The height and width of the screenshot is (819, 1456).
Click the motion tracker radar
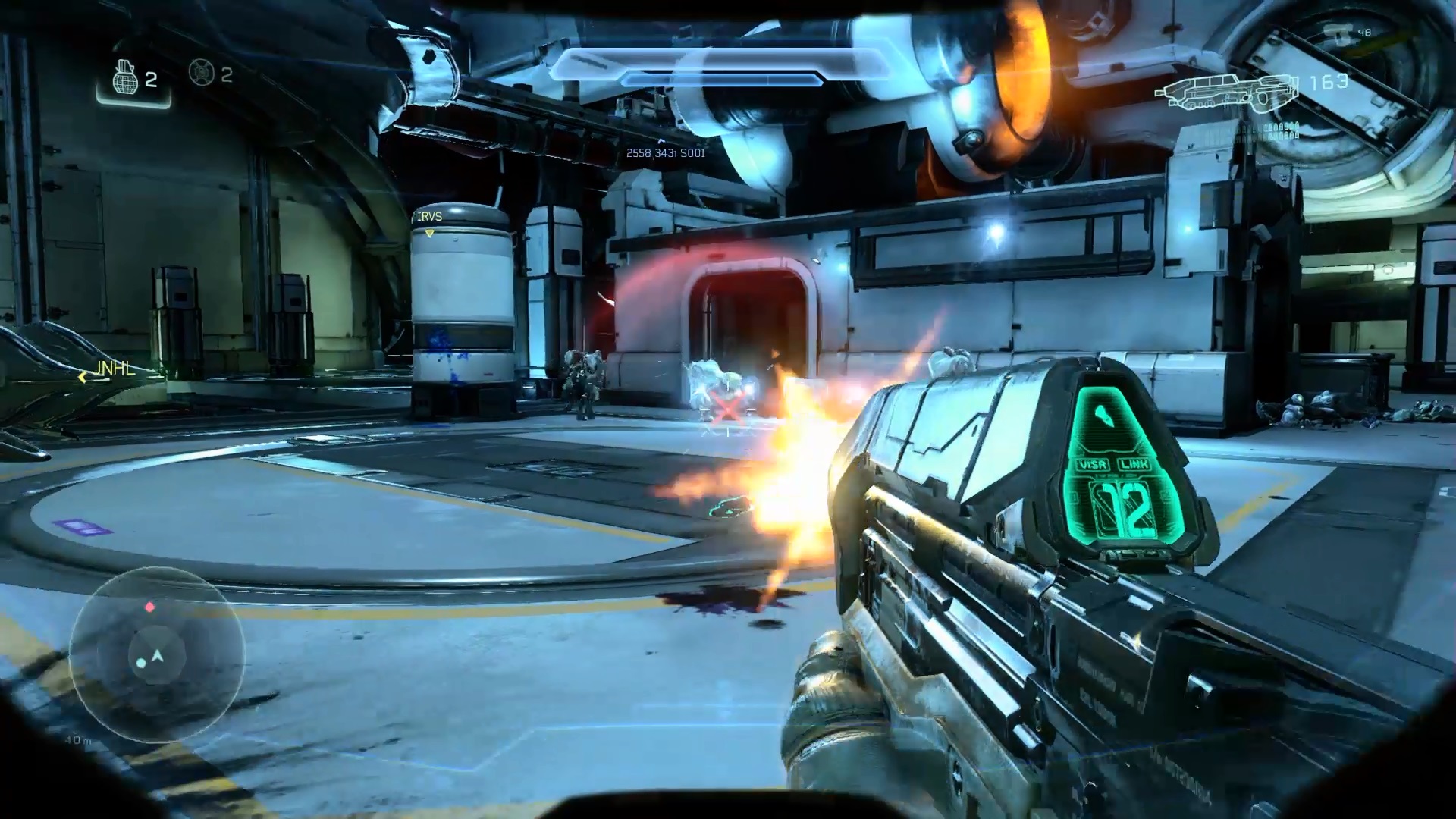157,654
